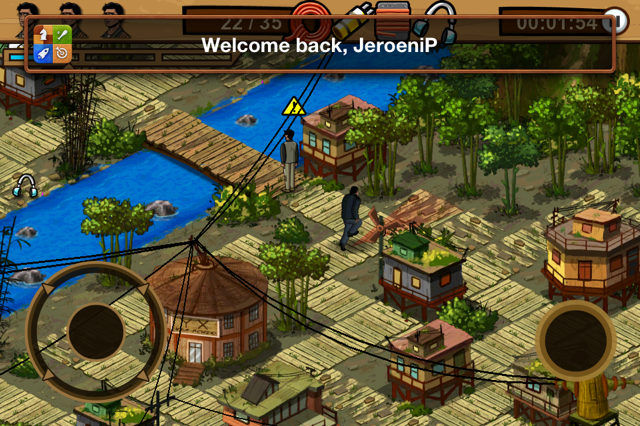Tap the white pause button in the corner
The width and height of the screenshot is (640, 426).
coord(624,19)
